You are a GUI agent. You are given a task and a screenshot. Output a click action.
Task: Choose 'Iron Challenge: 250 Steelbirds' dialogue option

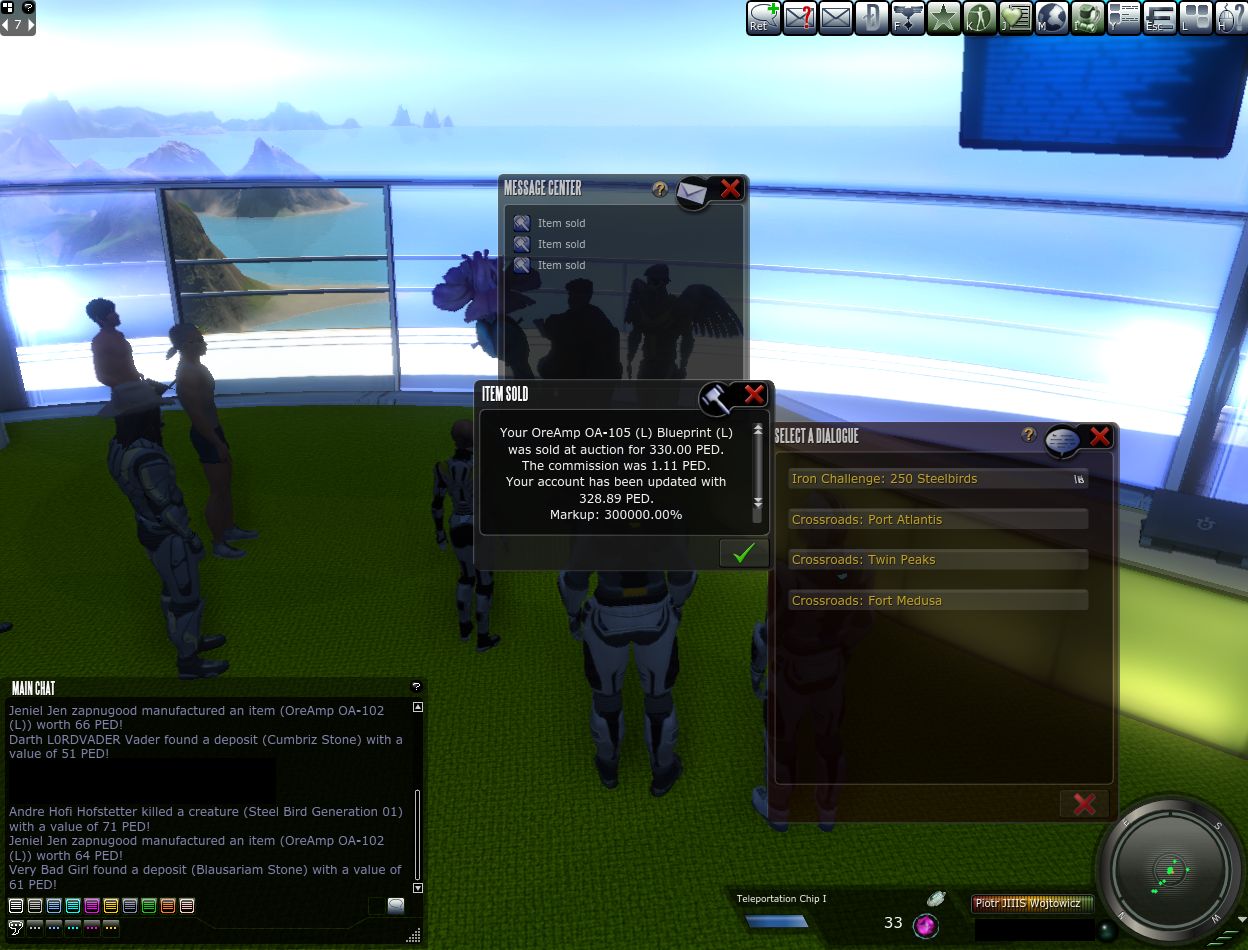pyautogui.click(x=937, y=479)
